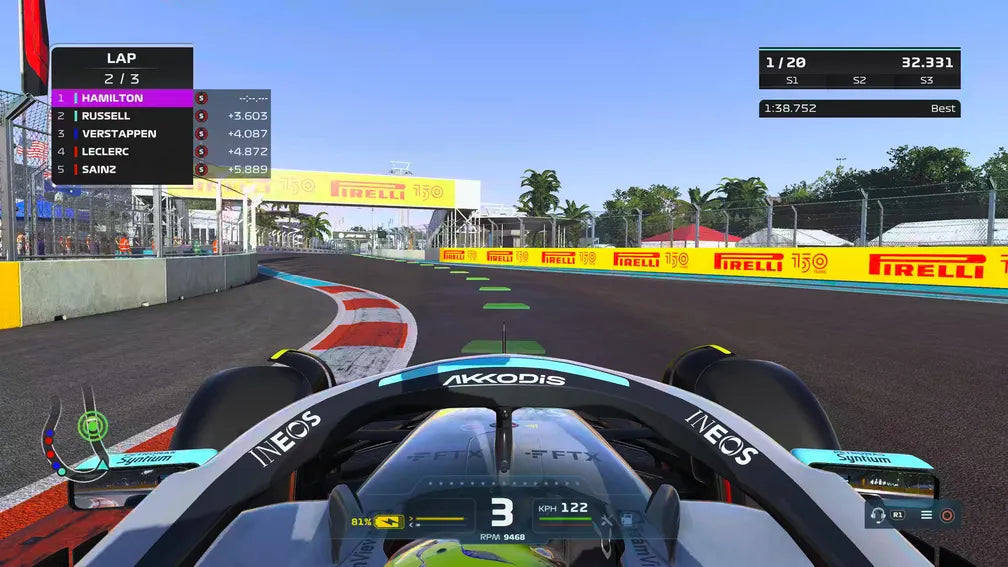Viewport: 1008px width, 567px height.
Task: Open the race engineer headset icon
Action: (878, 515)
